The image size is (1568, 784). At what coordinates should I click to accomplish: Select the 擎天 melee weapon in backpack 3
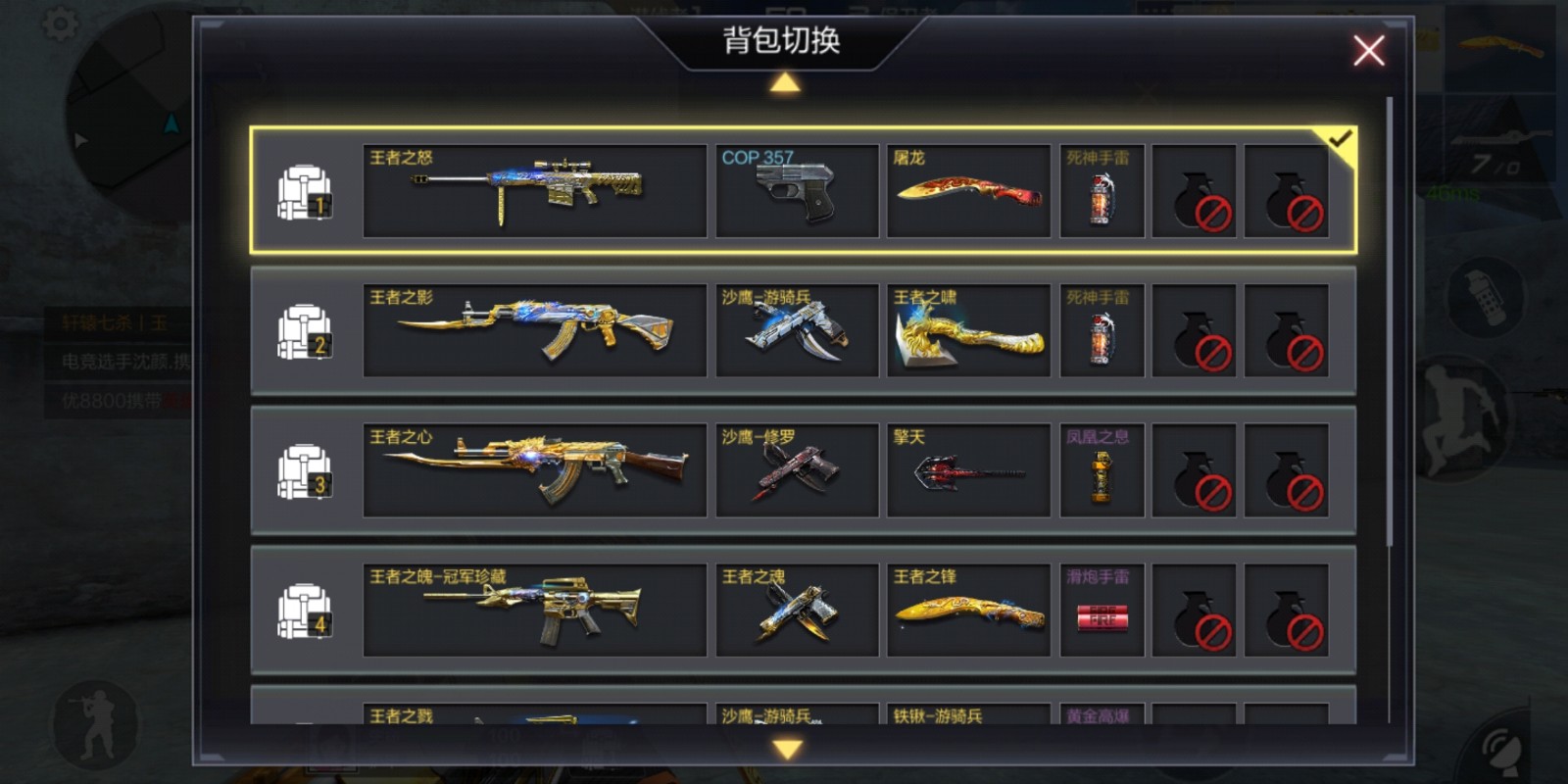point(968,470)
